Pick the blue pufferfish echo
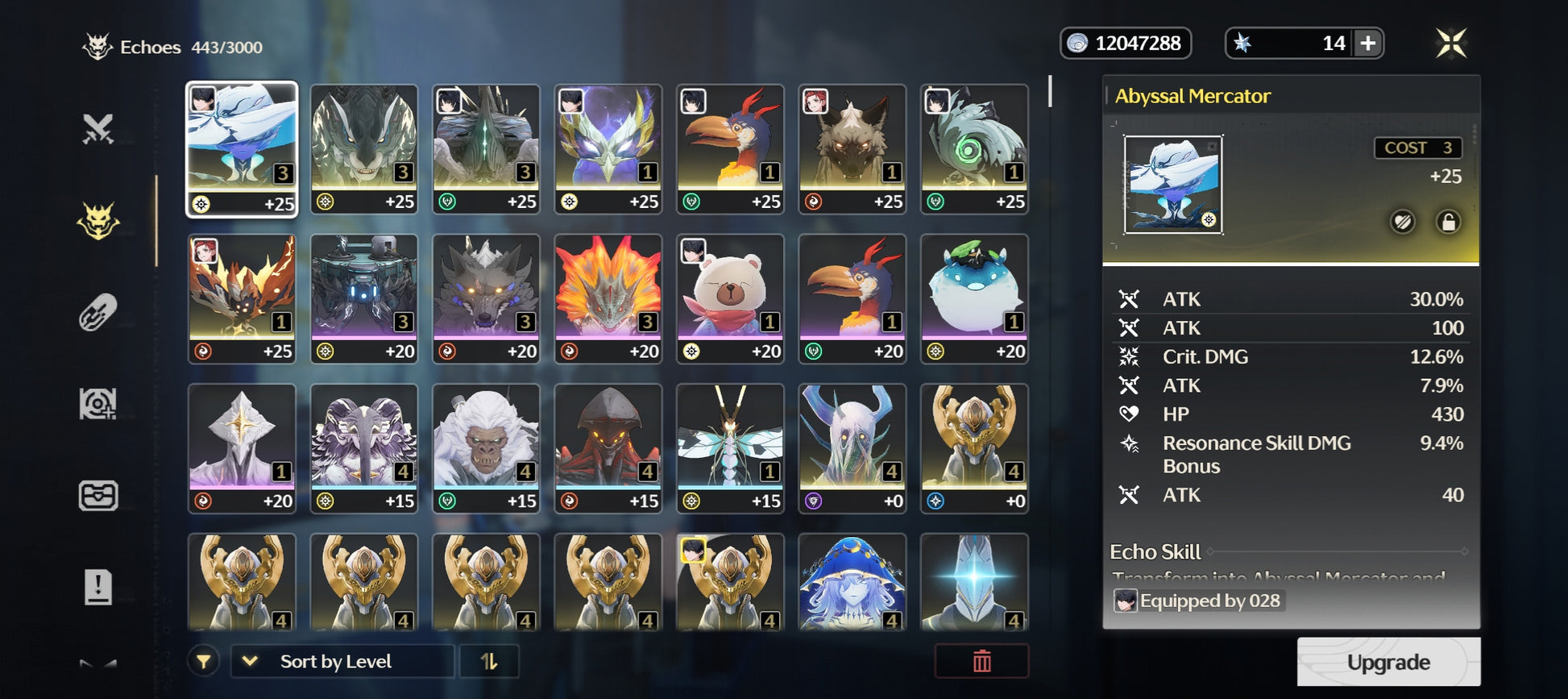 pos(974,297)
